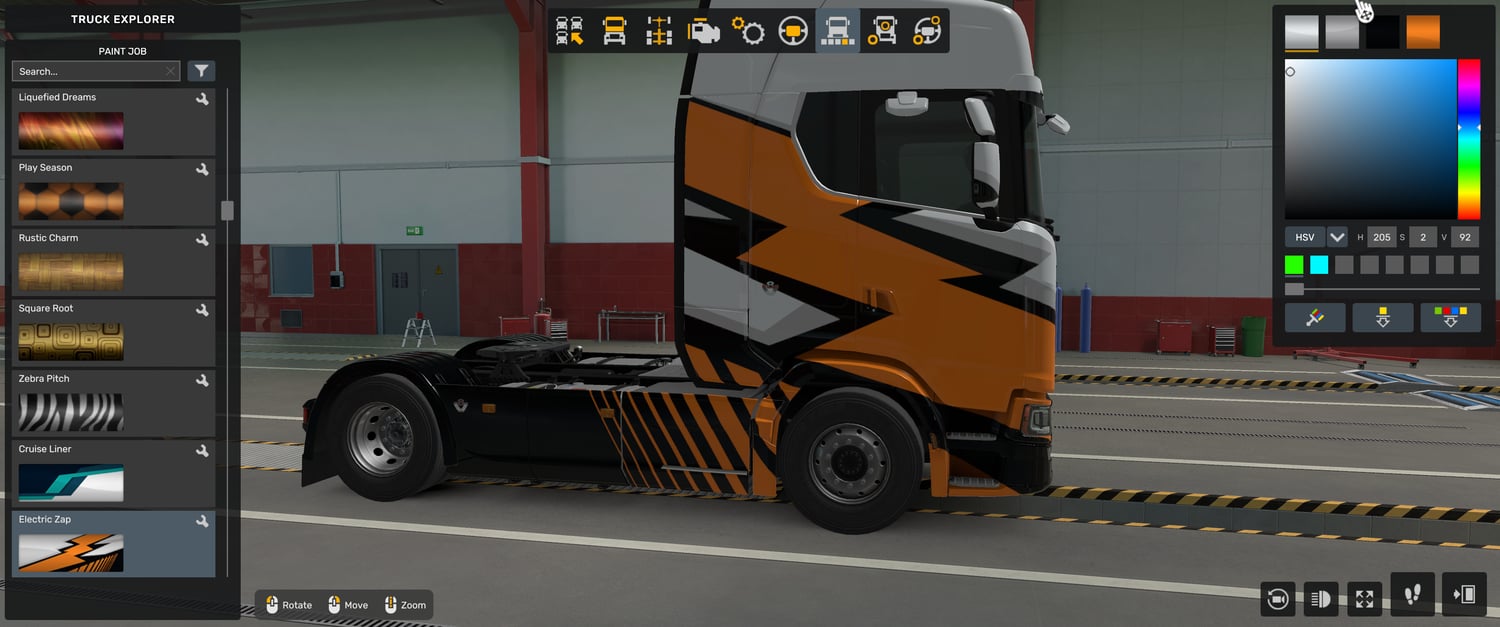Pick the saved cyan color preset
Image resolution: width=1500 pixels, height=627 pixels.
[x=1319, y=265]
